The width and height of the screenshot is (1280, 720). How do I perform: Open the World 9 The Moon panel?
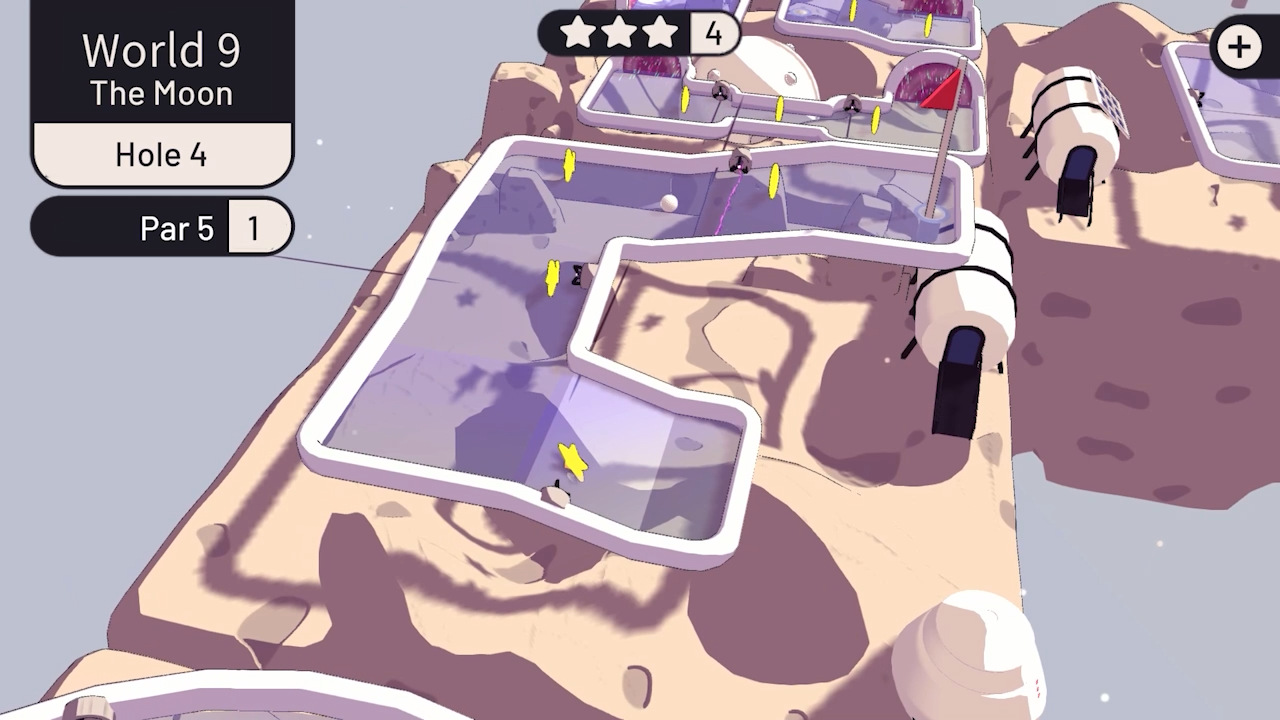[160, 65]
